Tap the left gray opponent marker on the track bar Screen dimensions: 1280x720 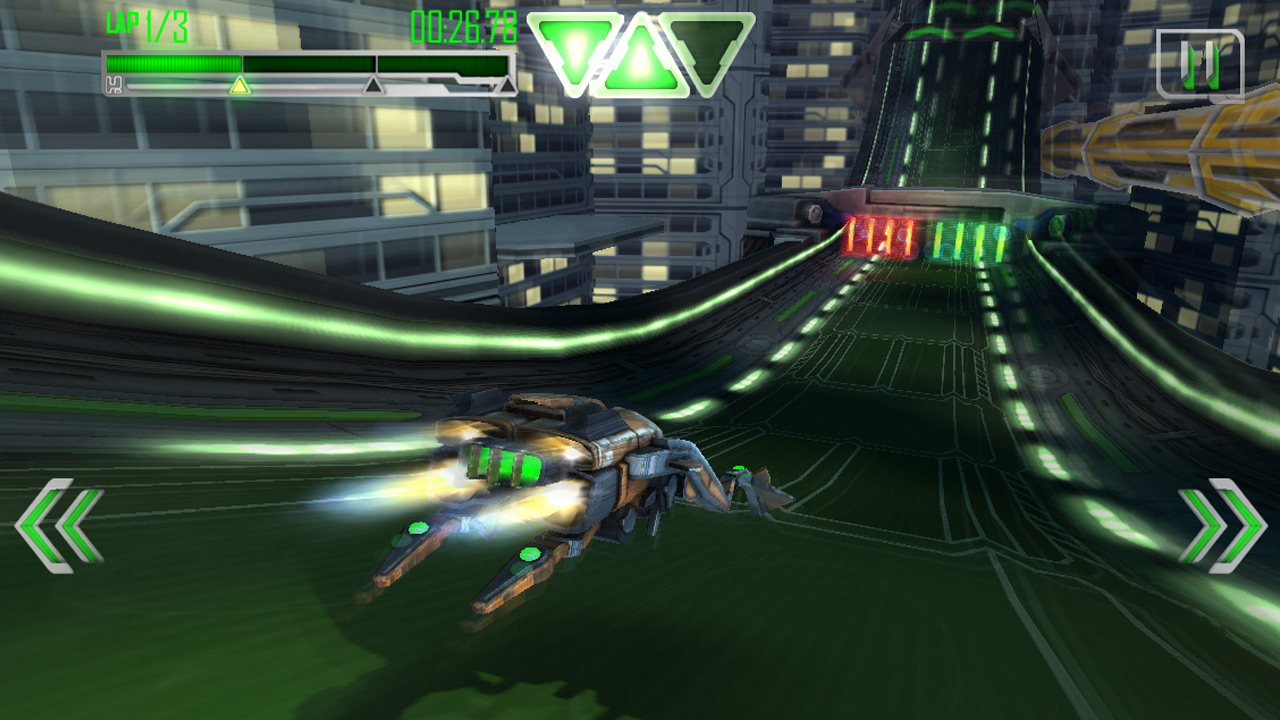coord(372,86)
